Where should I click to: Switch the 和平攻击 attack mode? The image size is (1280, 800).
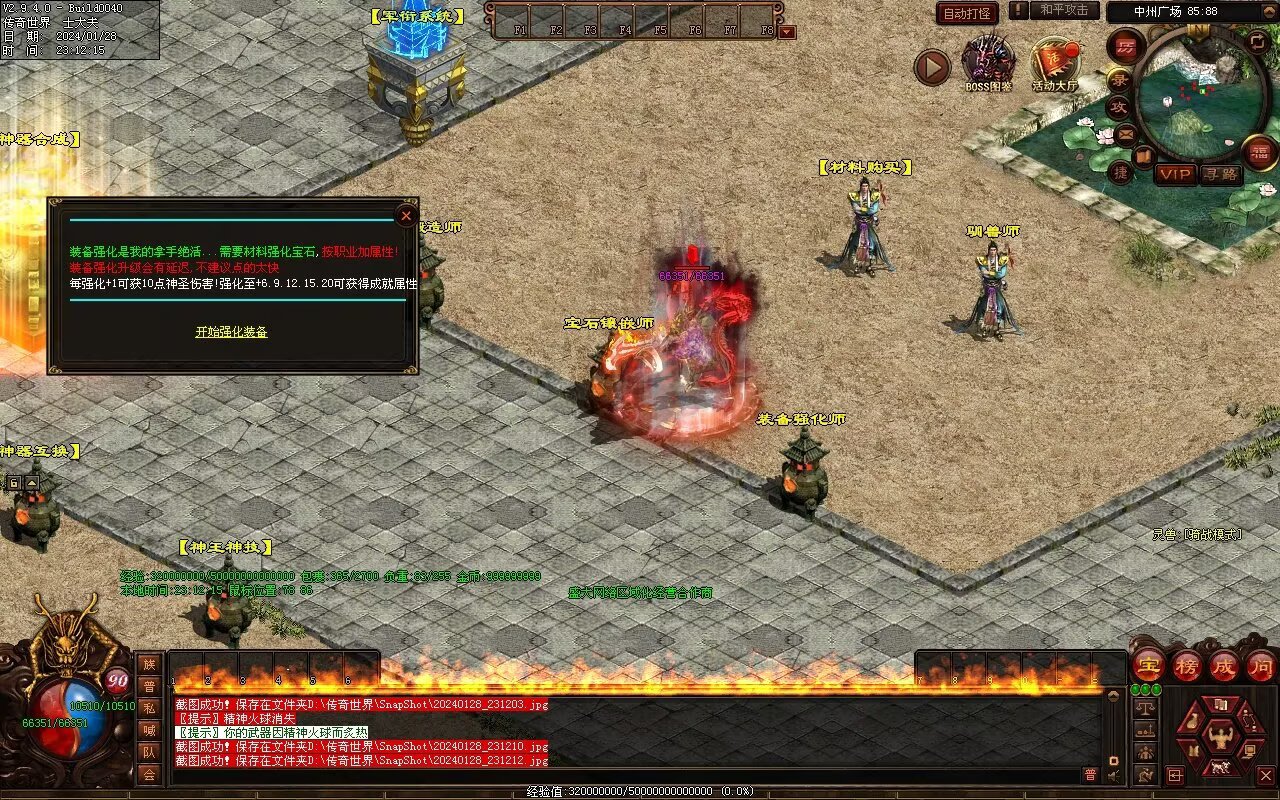1063,11
